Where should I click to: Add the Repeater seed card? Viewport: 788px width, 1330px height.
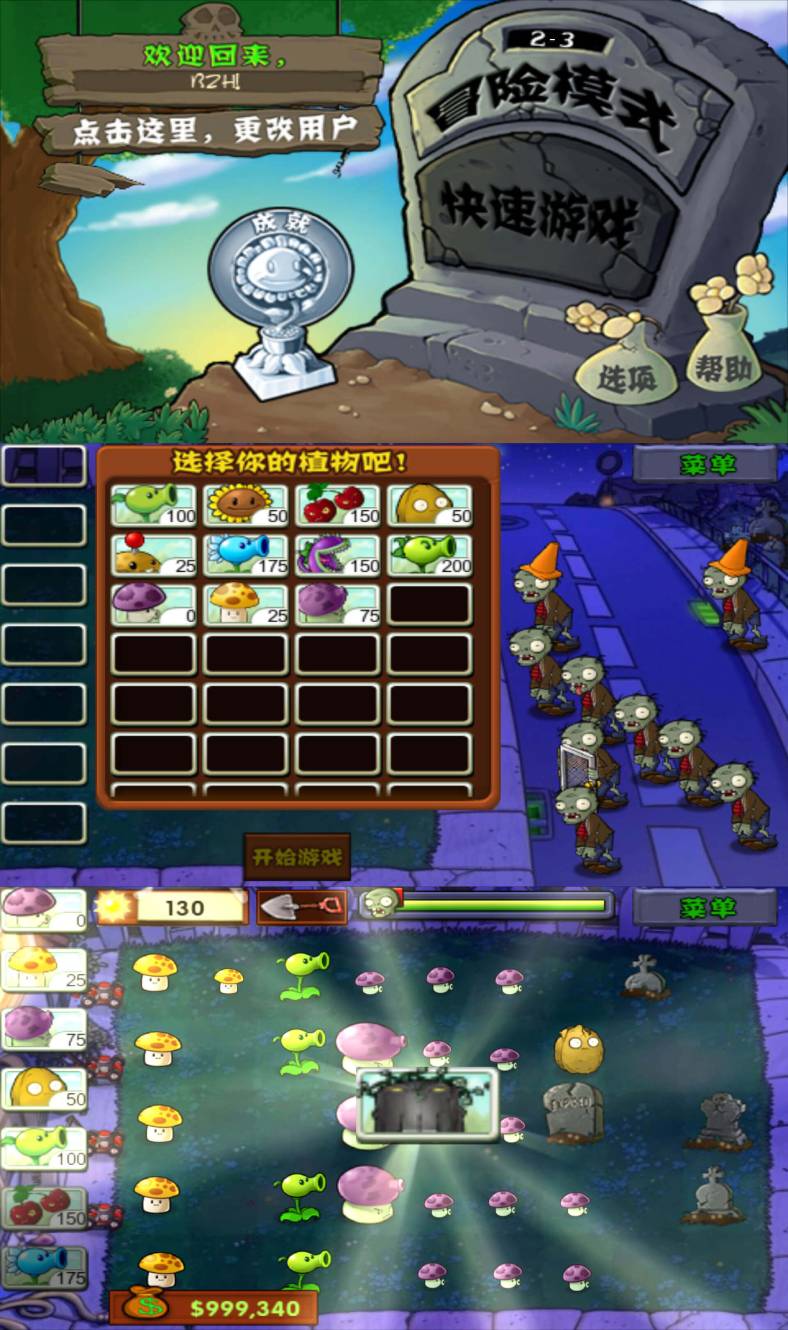tap(430, 555)
